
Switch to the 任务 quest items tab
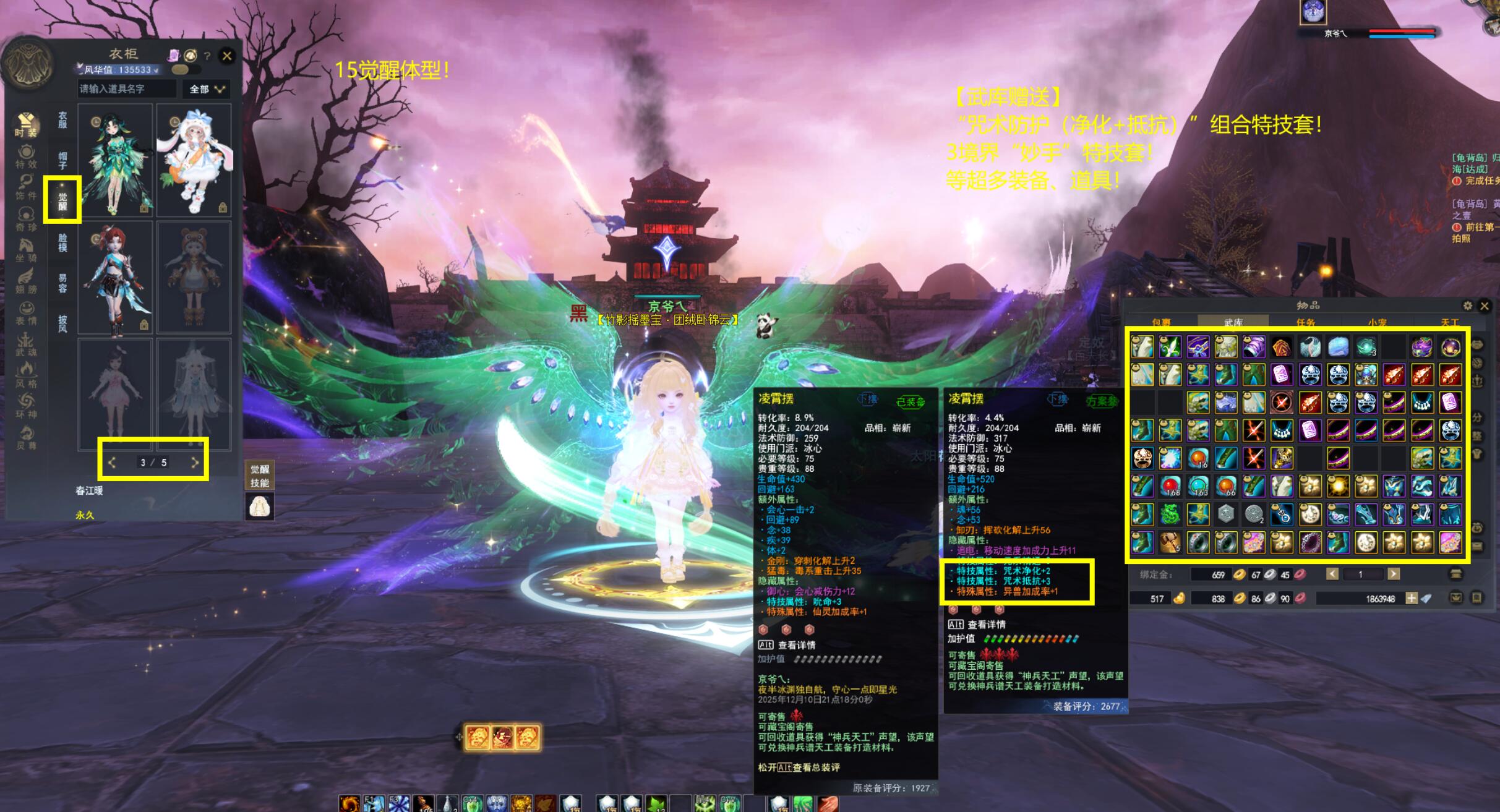[1306, 322]
